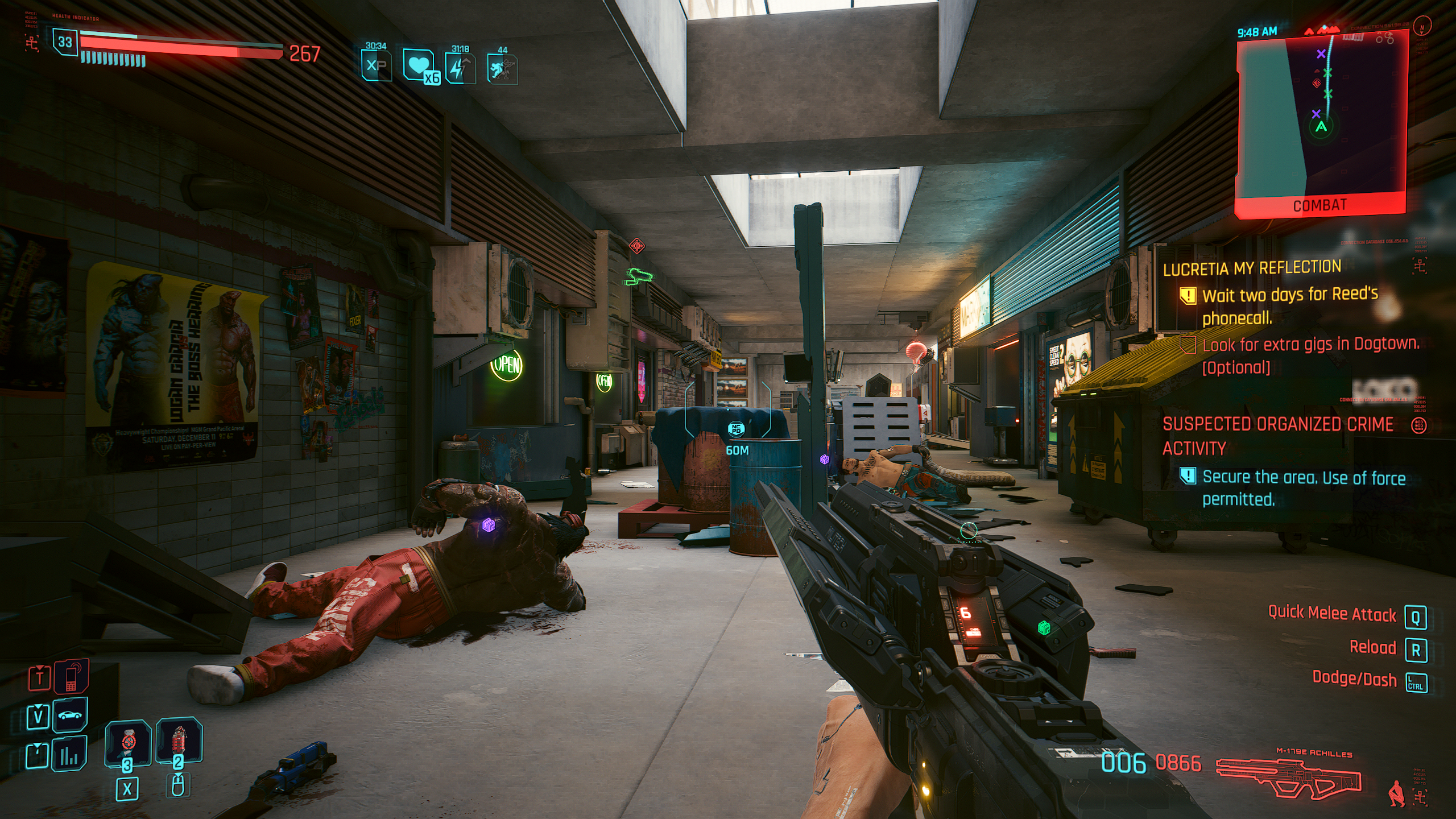
Task: Select the red grenade slot
Action: point(179,742)
